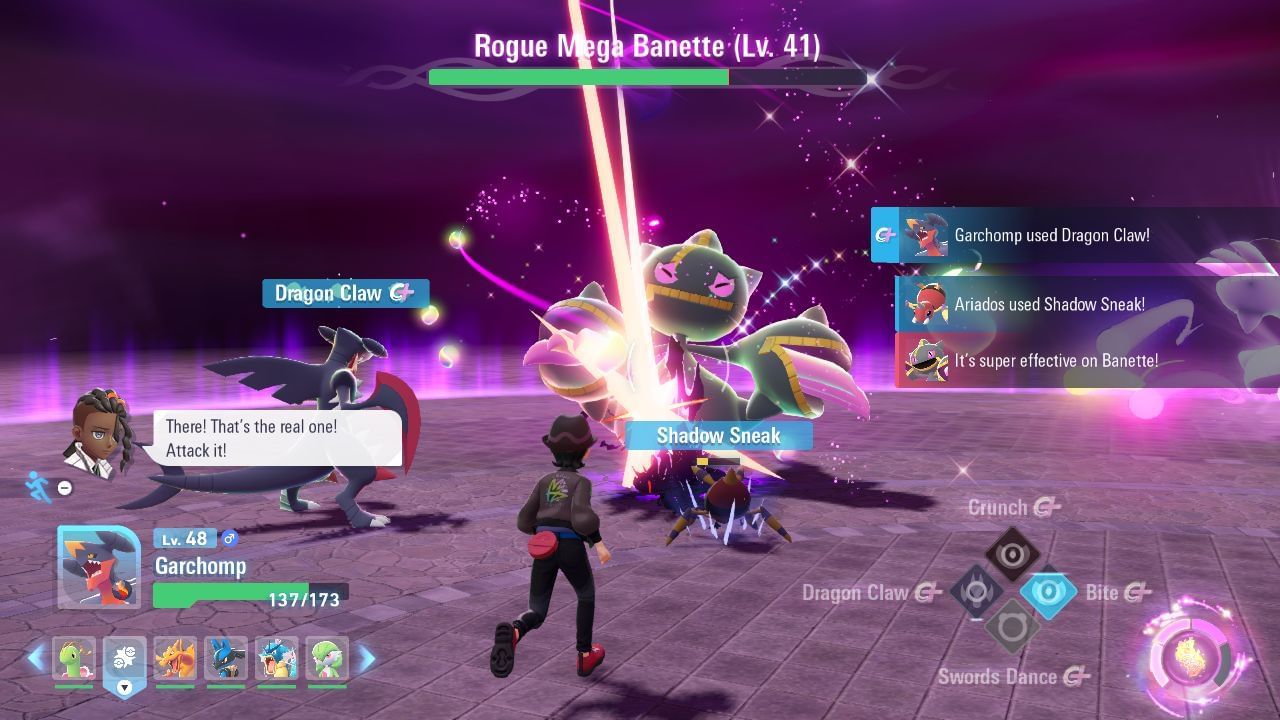Cycle party bar with the left arrow

point(37,658)
